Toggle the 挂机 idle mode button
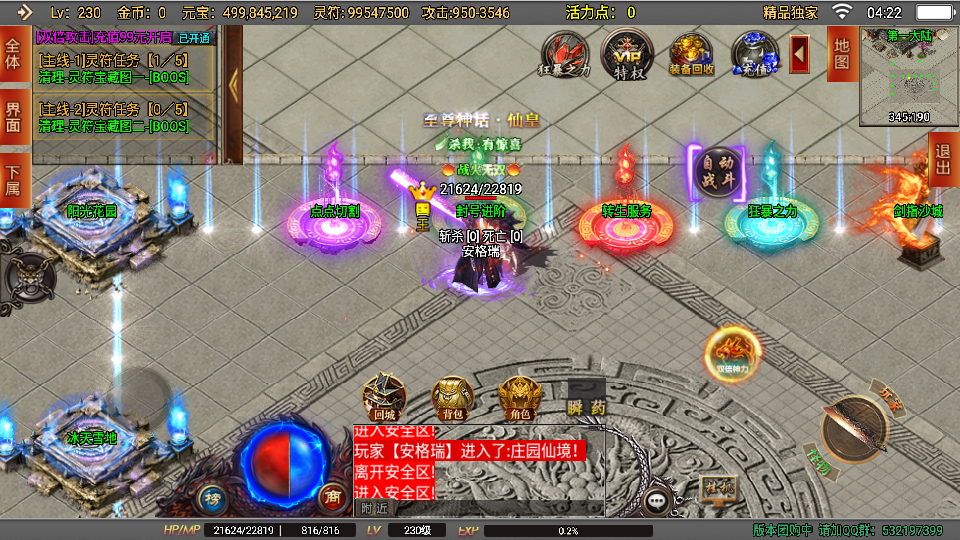 click(718, 487)
